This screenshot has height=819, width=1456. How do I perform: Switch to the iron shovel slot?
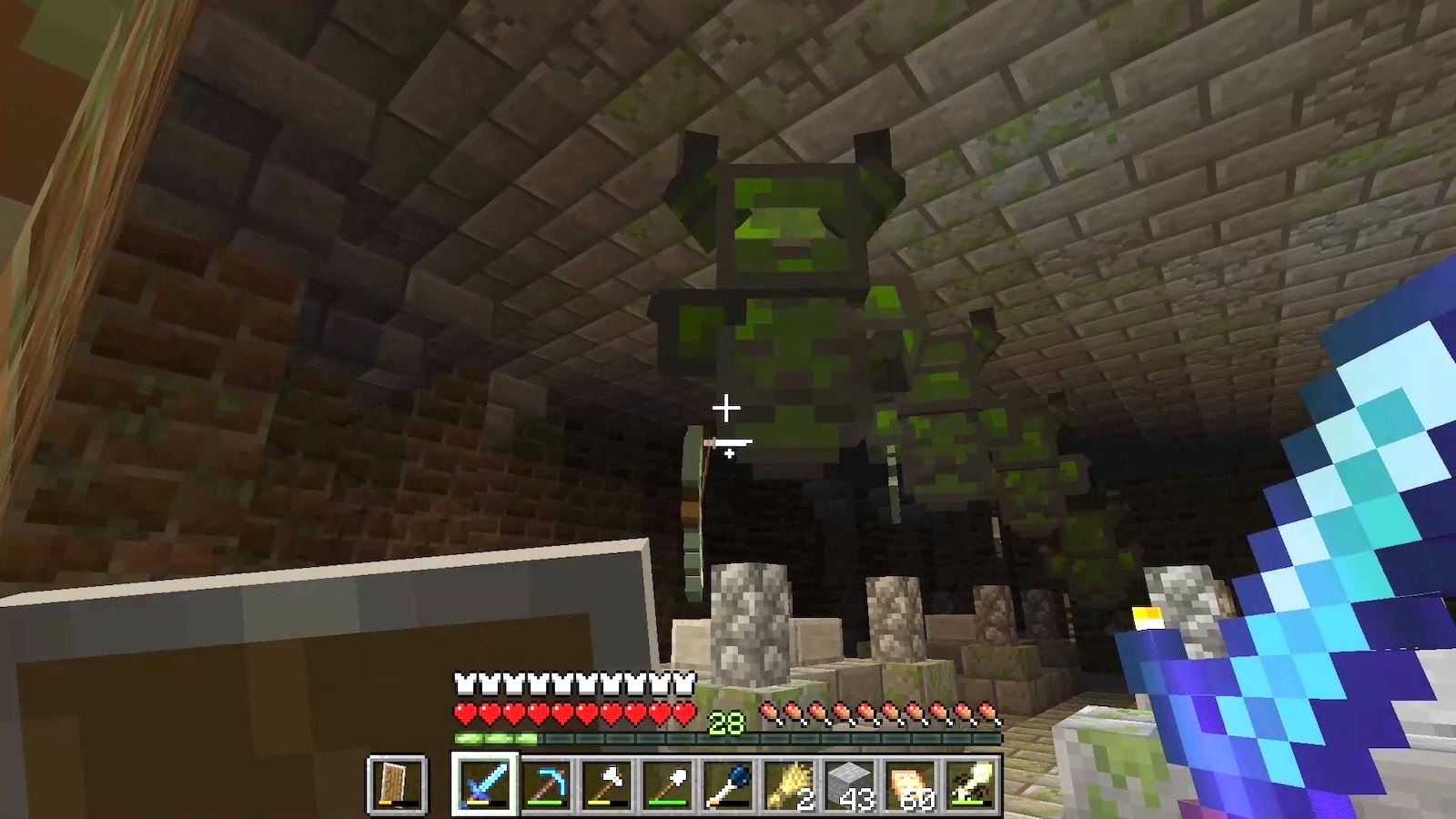point(668,784)
